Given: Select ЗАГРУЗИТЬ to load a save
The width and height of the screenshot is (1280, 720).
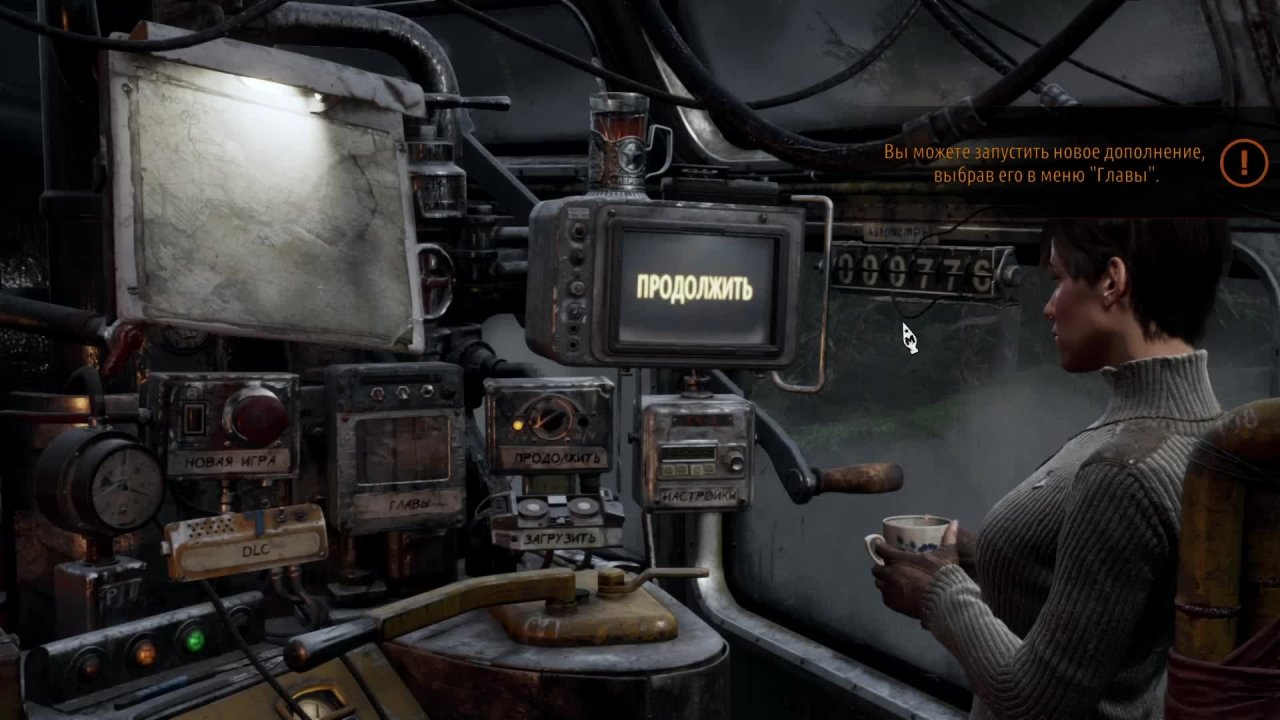Looking at the screenshot, I should tap(559, 538).
